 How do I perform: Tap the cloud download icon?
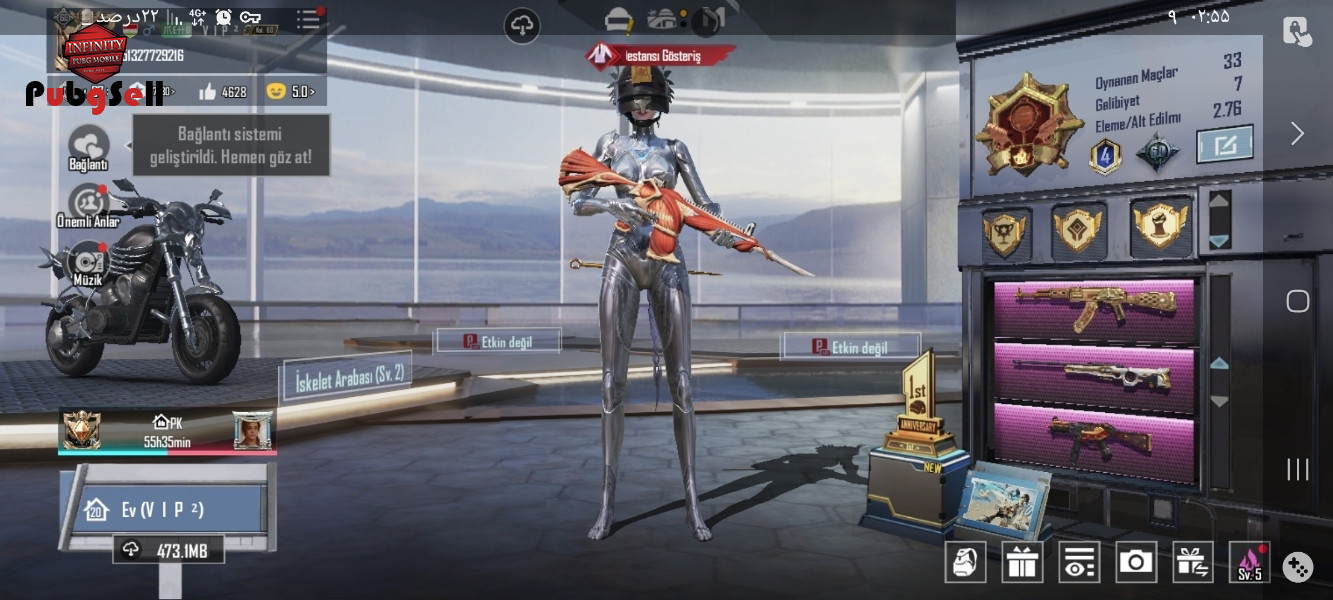click(x=522, y=25)
